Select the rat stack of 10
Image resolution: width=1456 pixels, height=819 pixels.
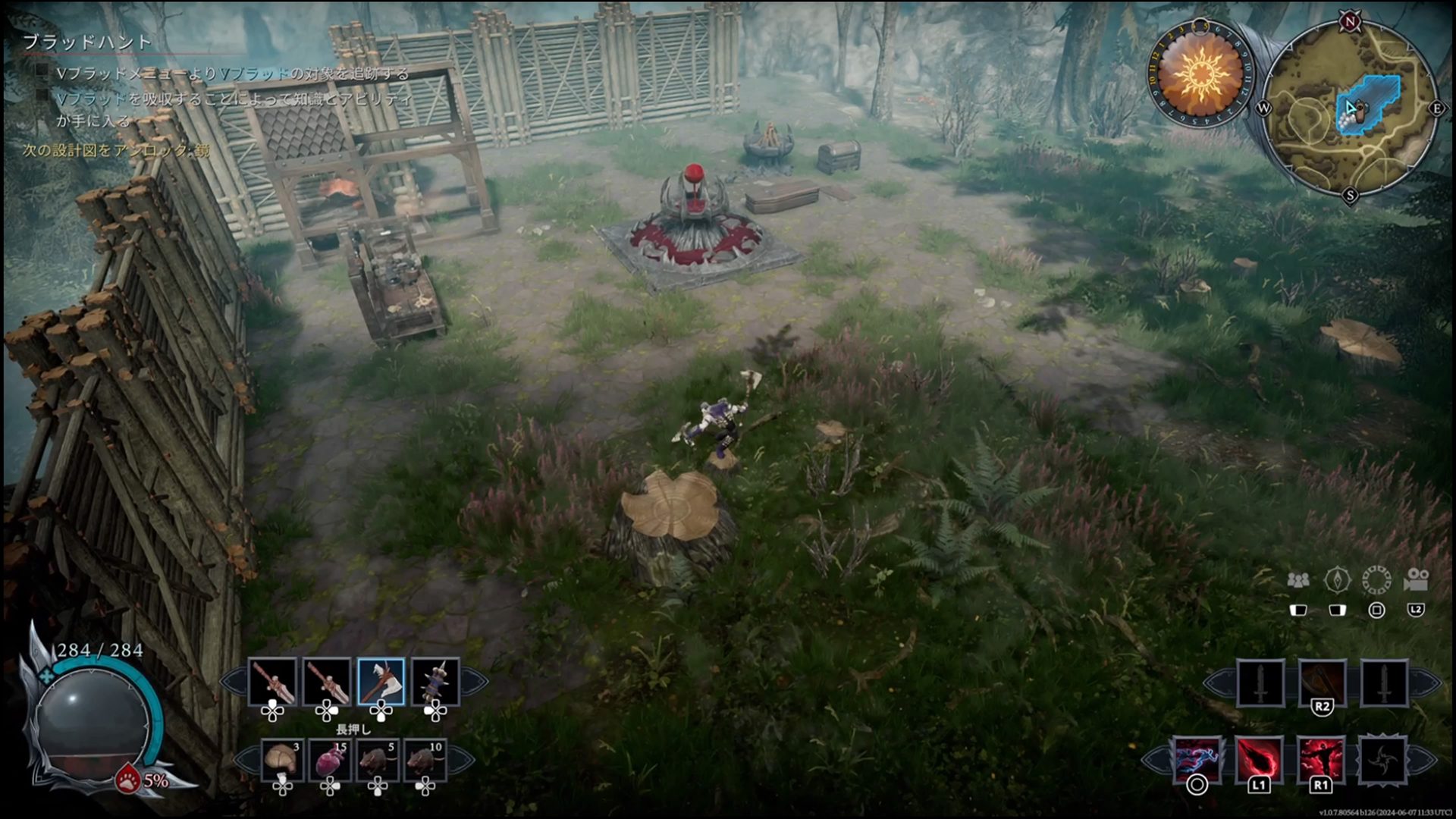(425, 760)
